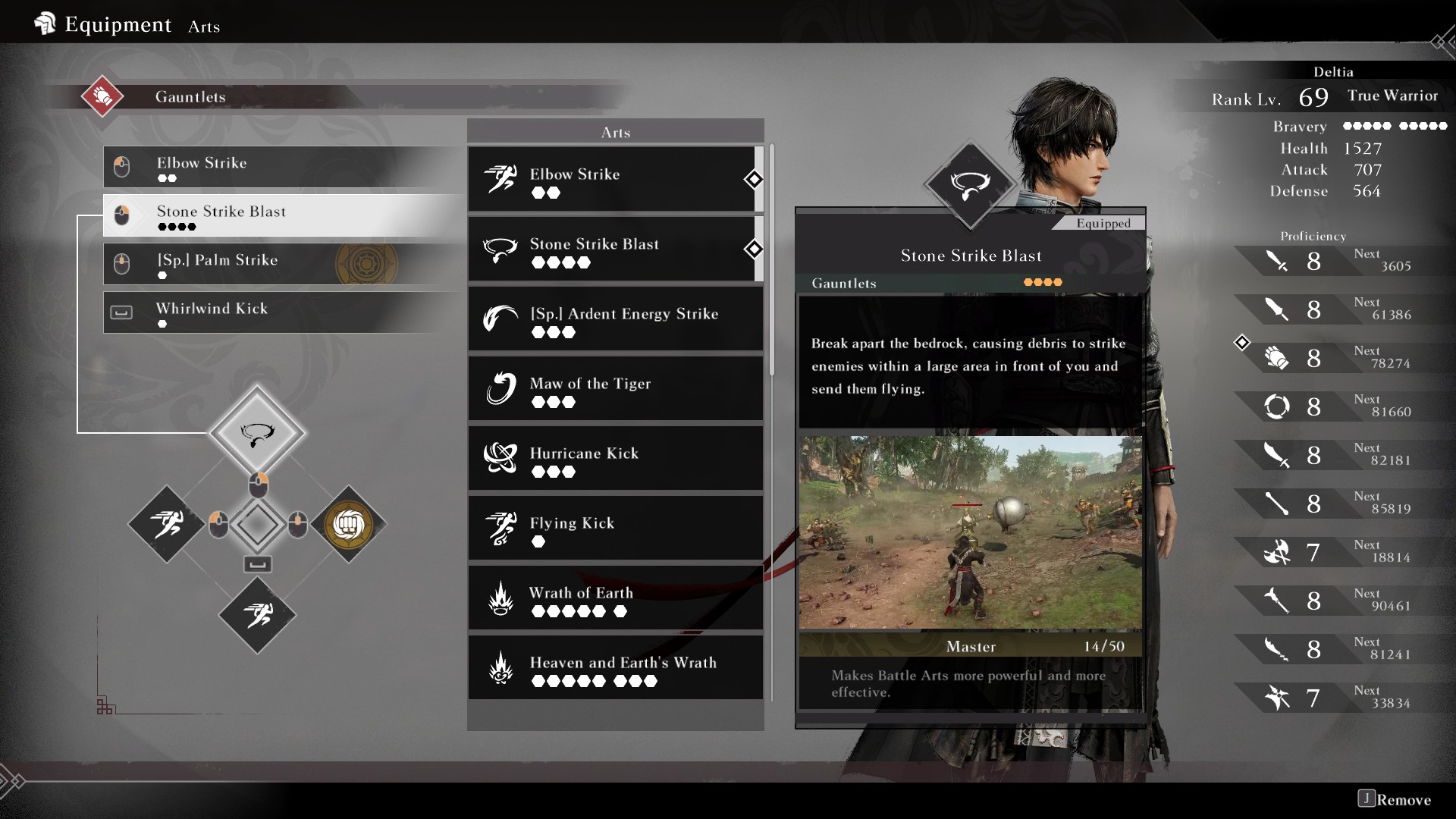
Task: Select the equipped Elbow Strike slot
Action: point(282,167)
